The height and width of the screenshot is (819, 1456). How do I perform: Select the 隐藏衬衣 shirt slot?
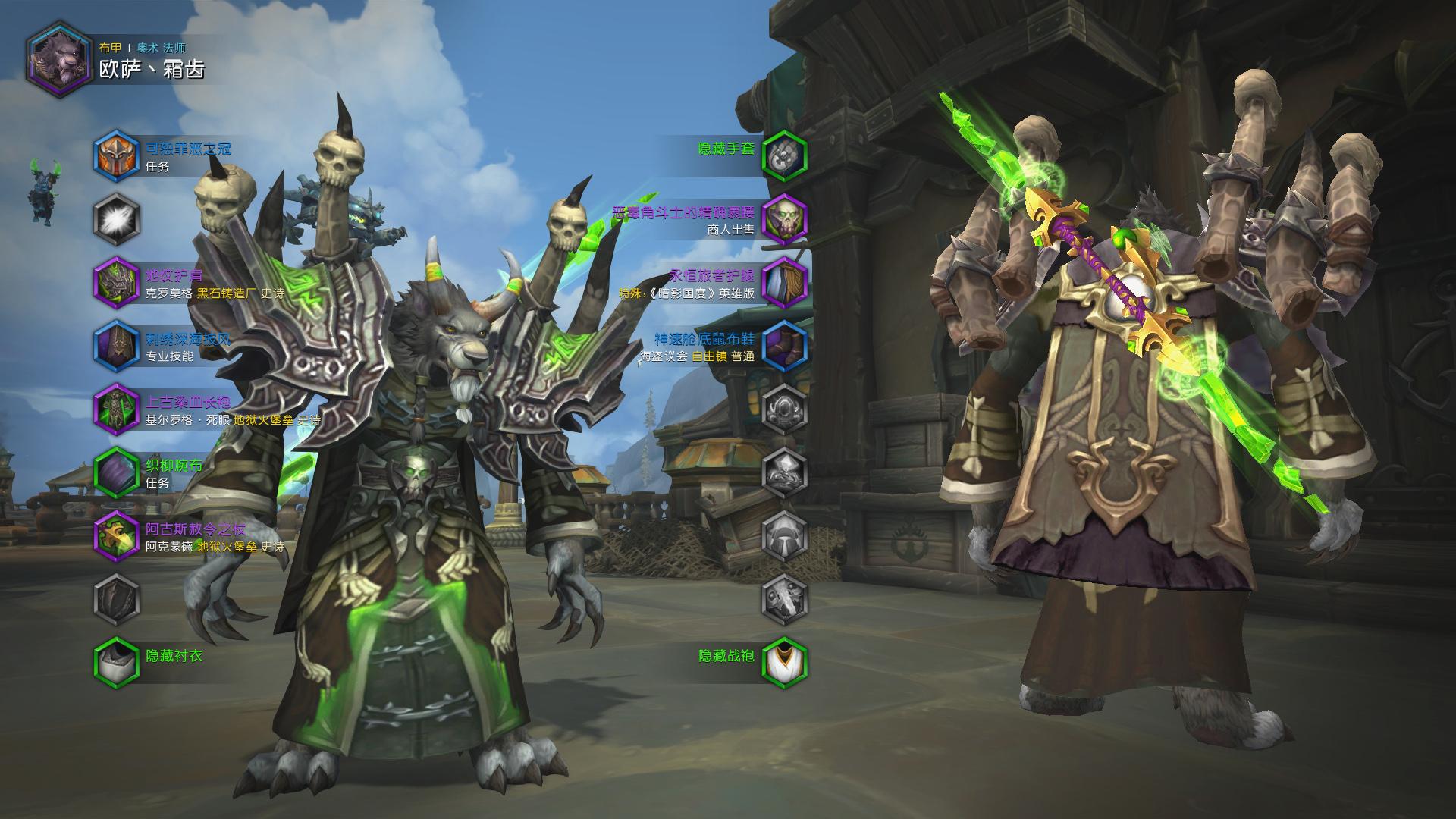[117, 662]
